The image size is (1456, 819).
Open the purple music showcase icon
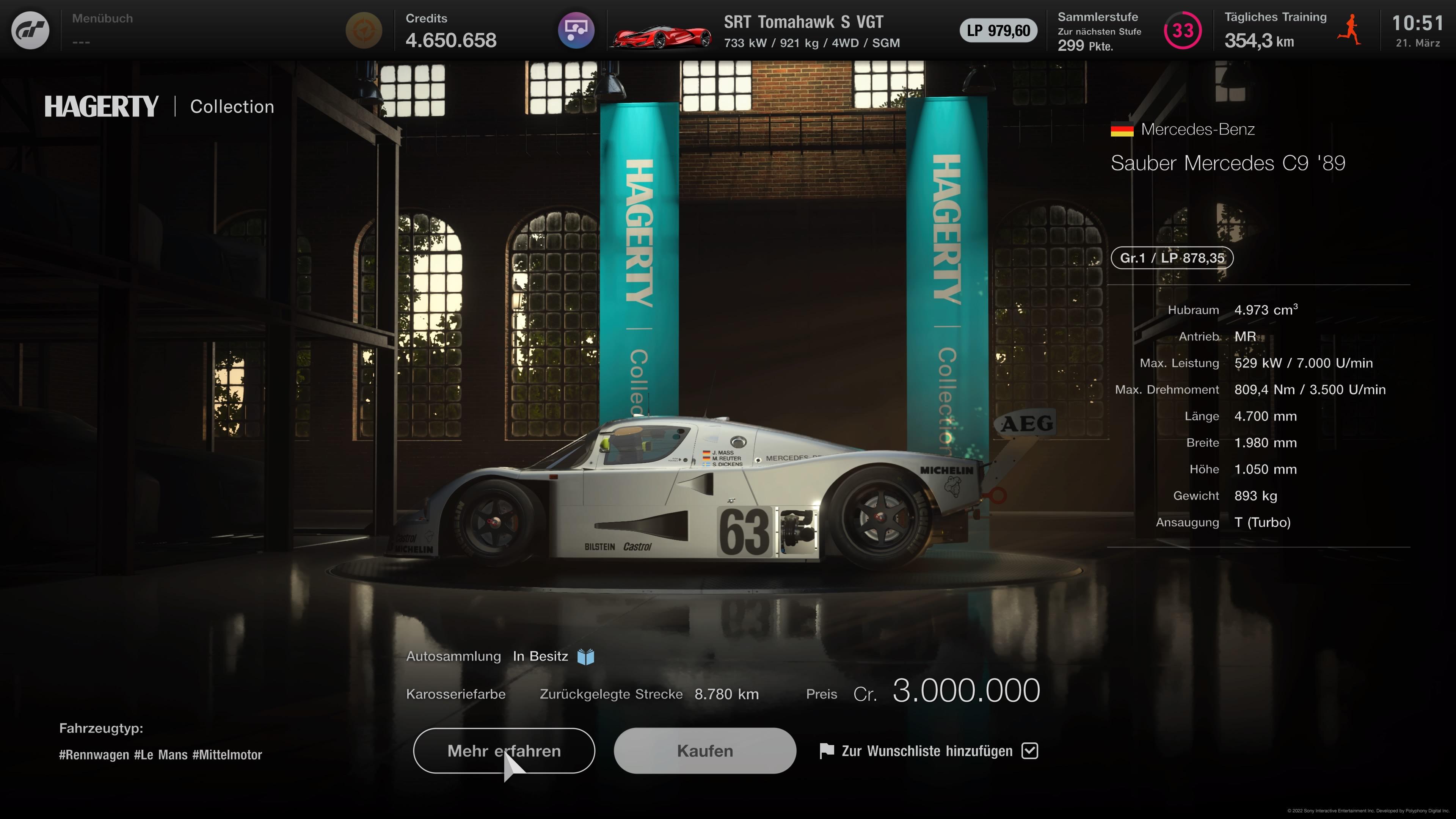pyautogui.click(x=576, y=30)
